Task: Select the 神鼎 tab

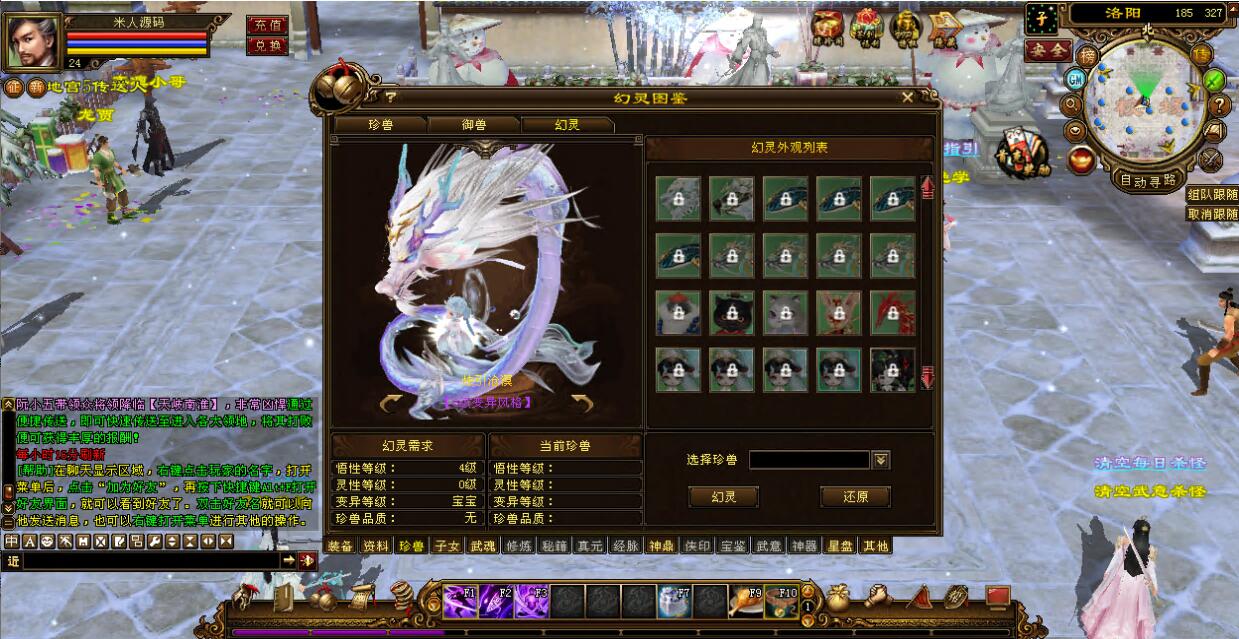Action: tap(661, 546)
